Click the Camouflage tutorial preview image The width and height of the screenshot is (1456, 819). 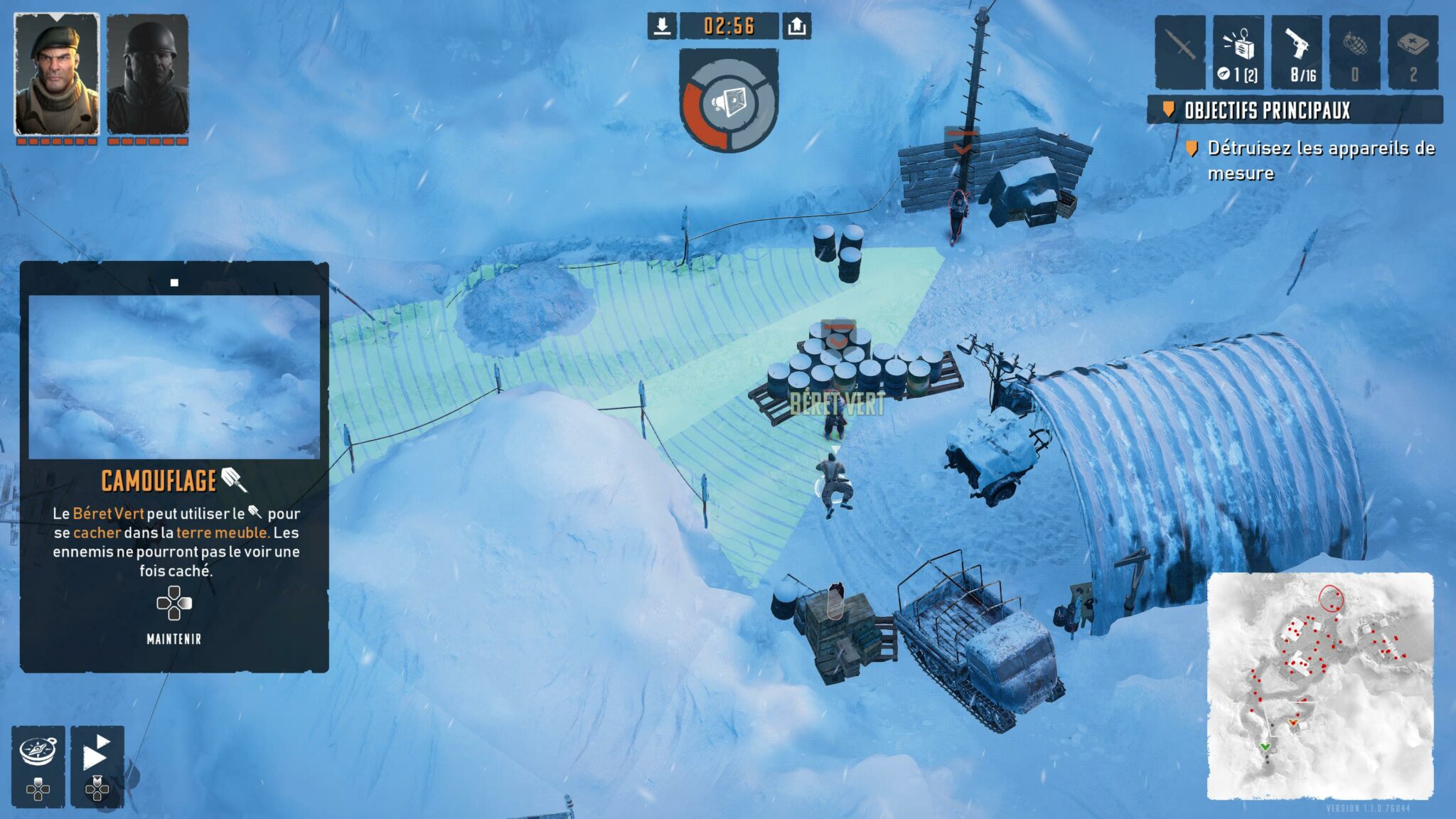tap(174, 377)
